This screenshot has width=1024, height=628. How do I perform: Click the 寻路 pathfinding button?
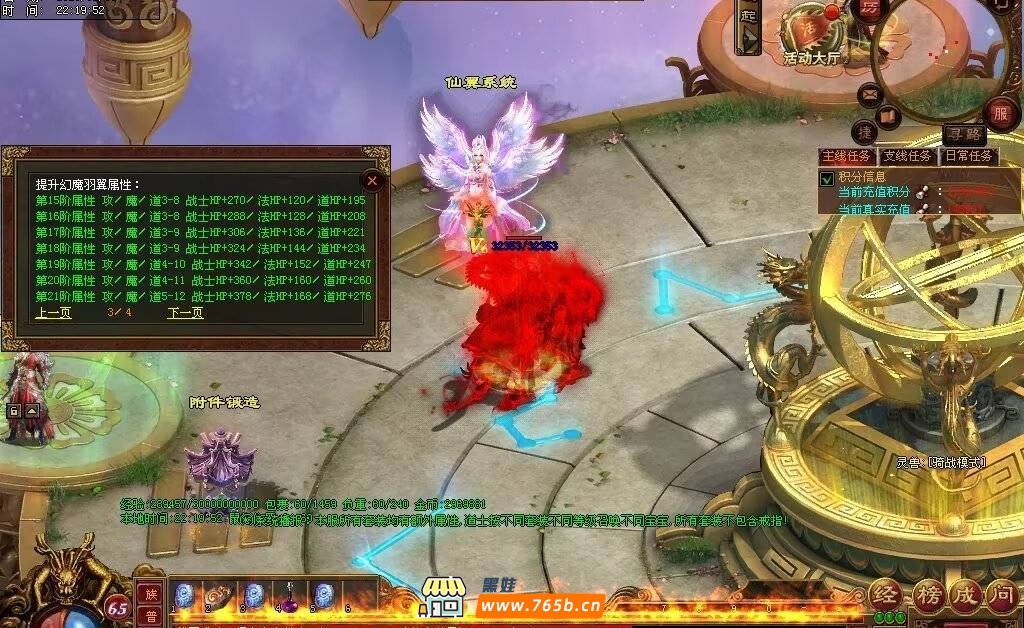point(965,134)
